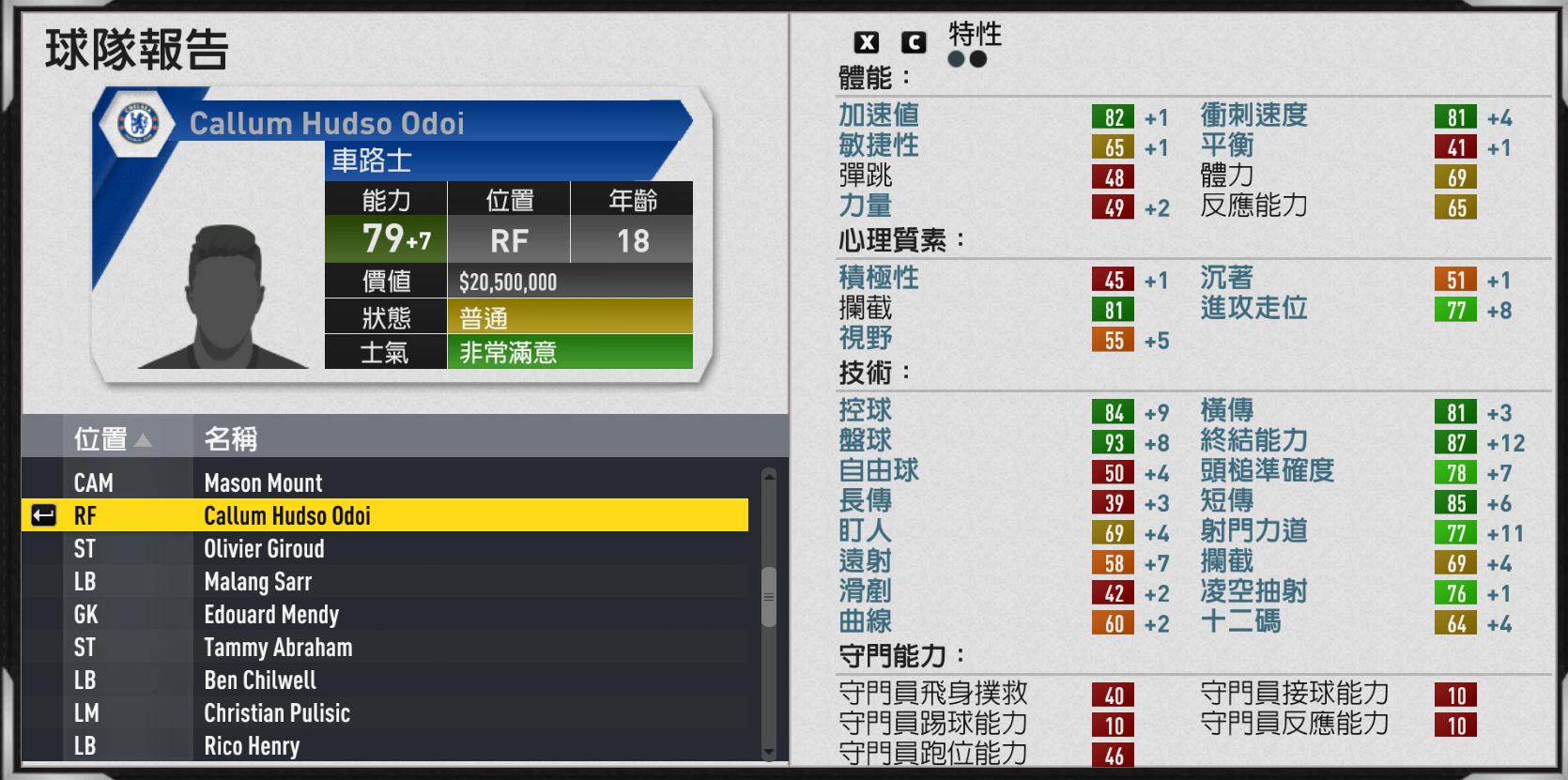Select Olivier Giroud from the squad list
This screenshot has width=1568, height=780.
click(264, 549)
